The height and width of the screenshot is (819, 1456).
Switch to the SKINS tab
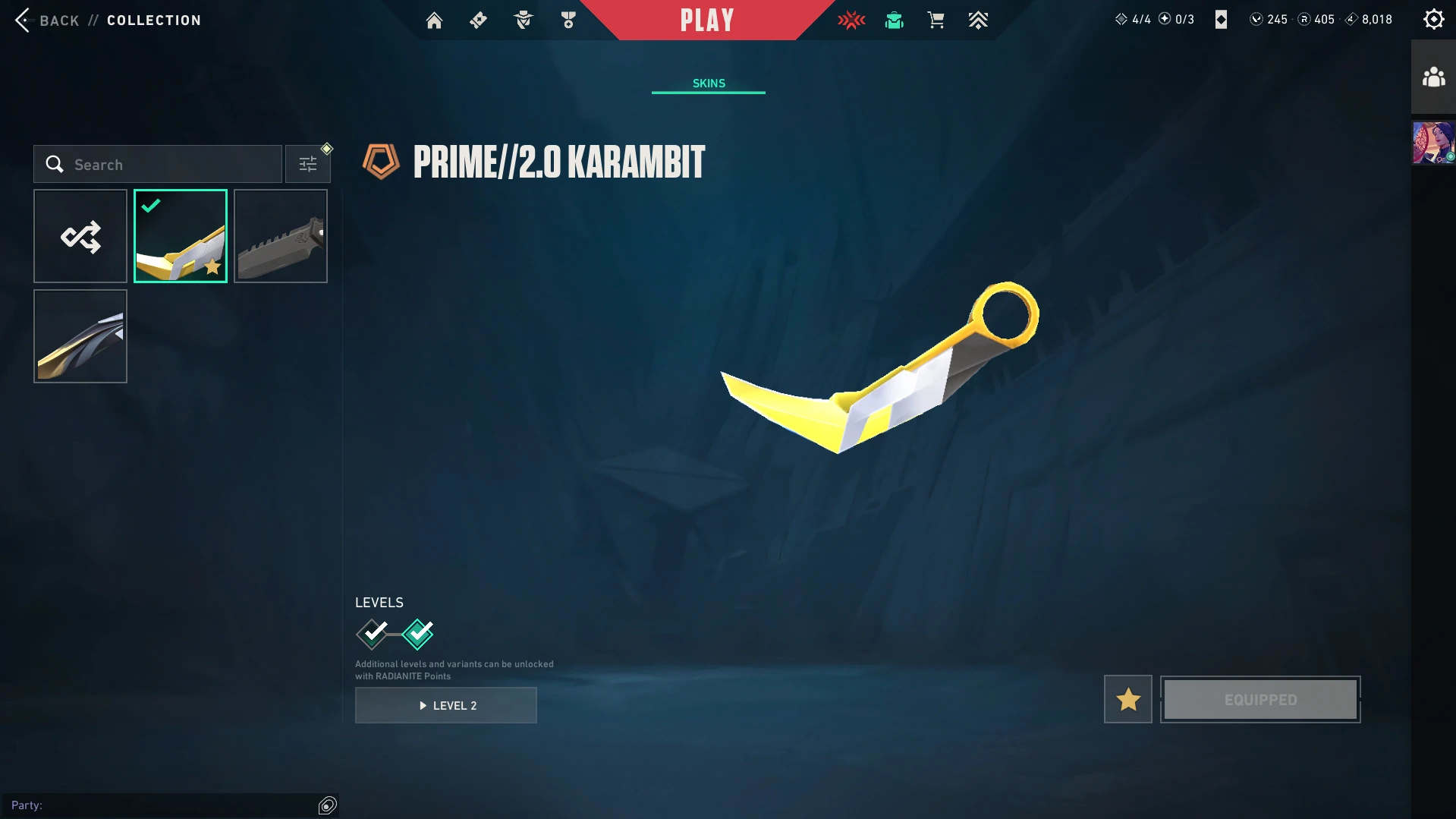pyautogui.click(x=708, y=83)
